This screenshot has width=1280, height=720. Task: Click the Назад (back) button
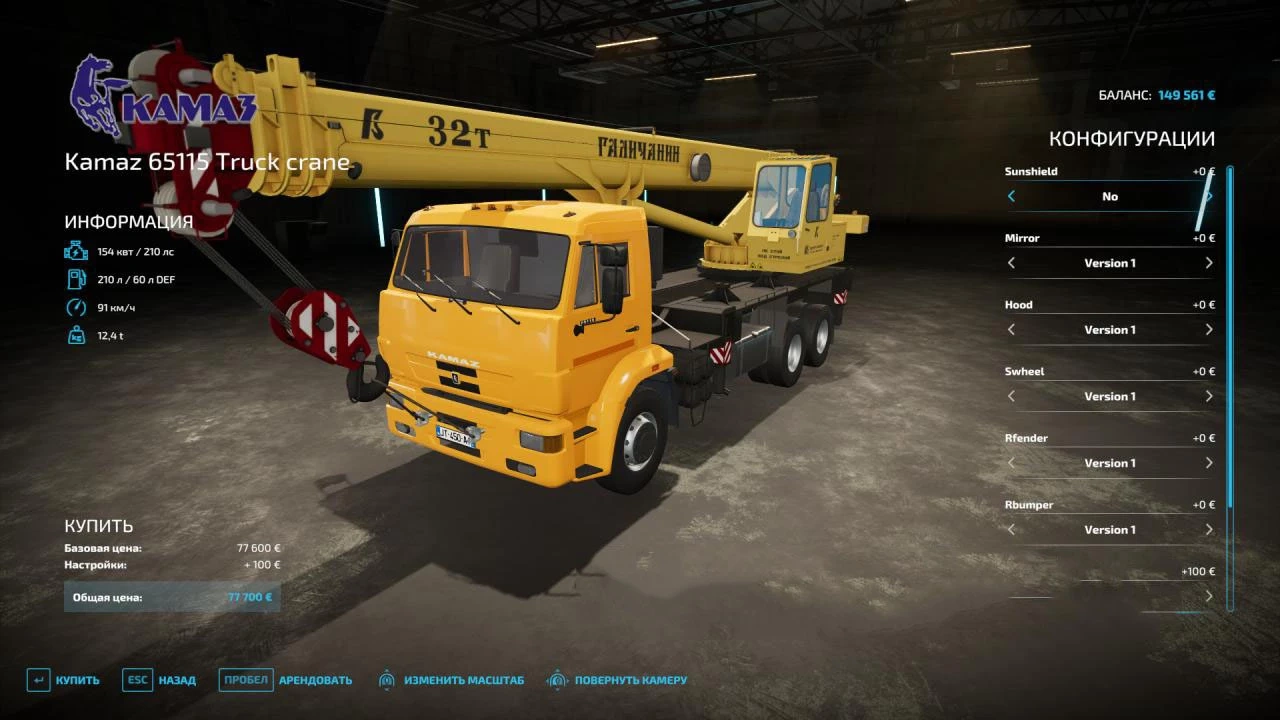[160, 680]
